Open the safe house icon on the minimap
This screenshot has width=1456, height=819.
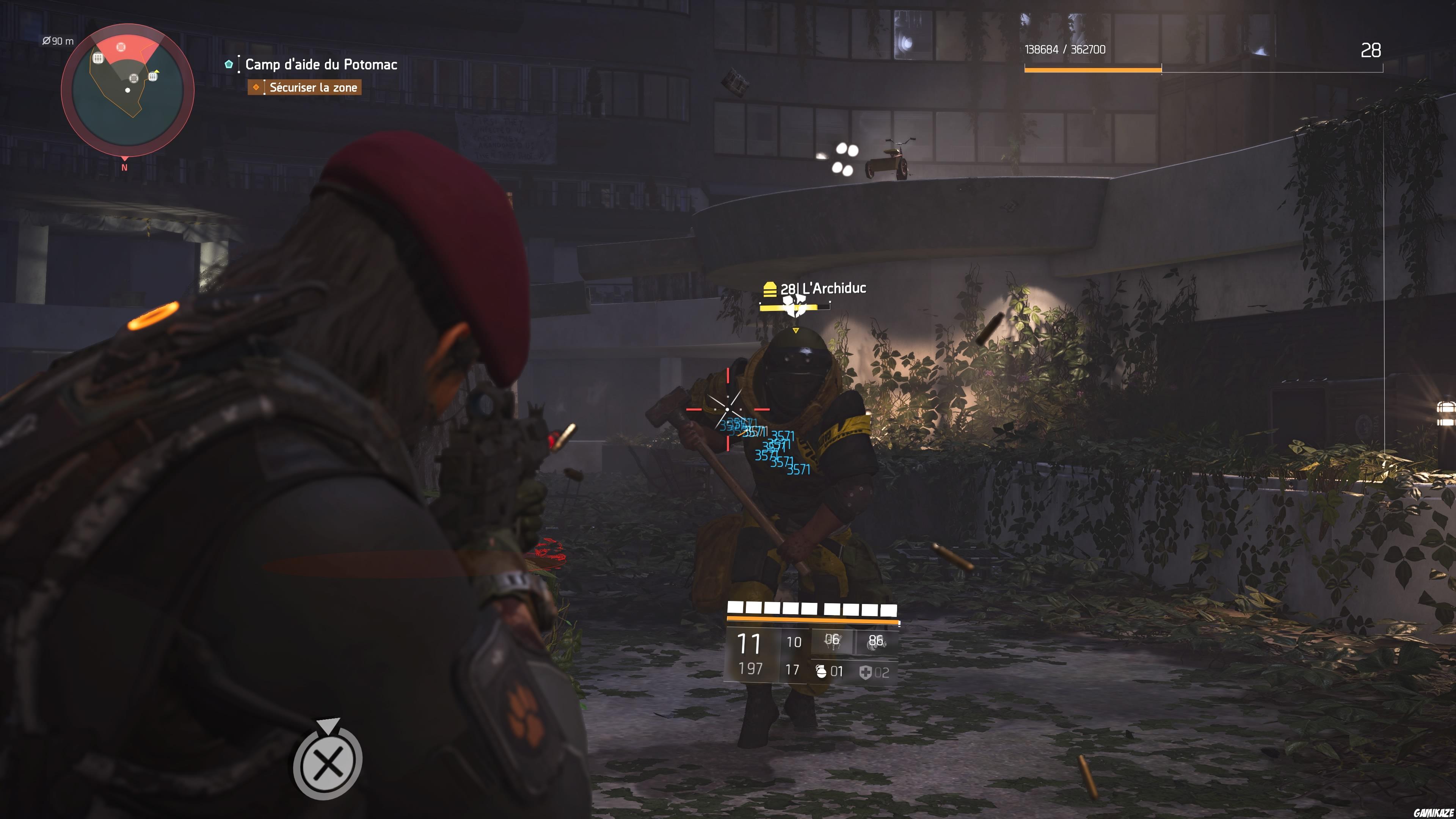98,59
